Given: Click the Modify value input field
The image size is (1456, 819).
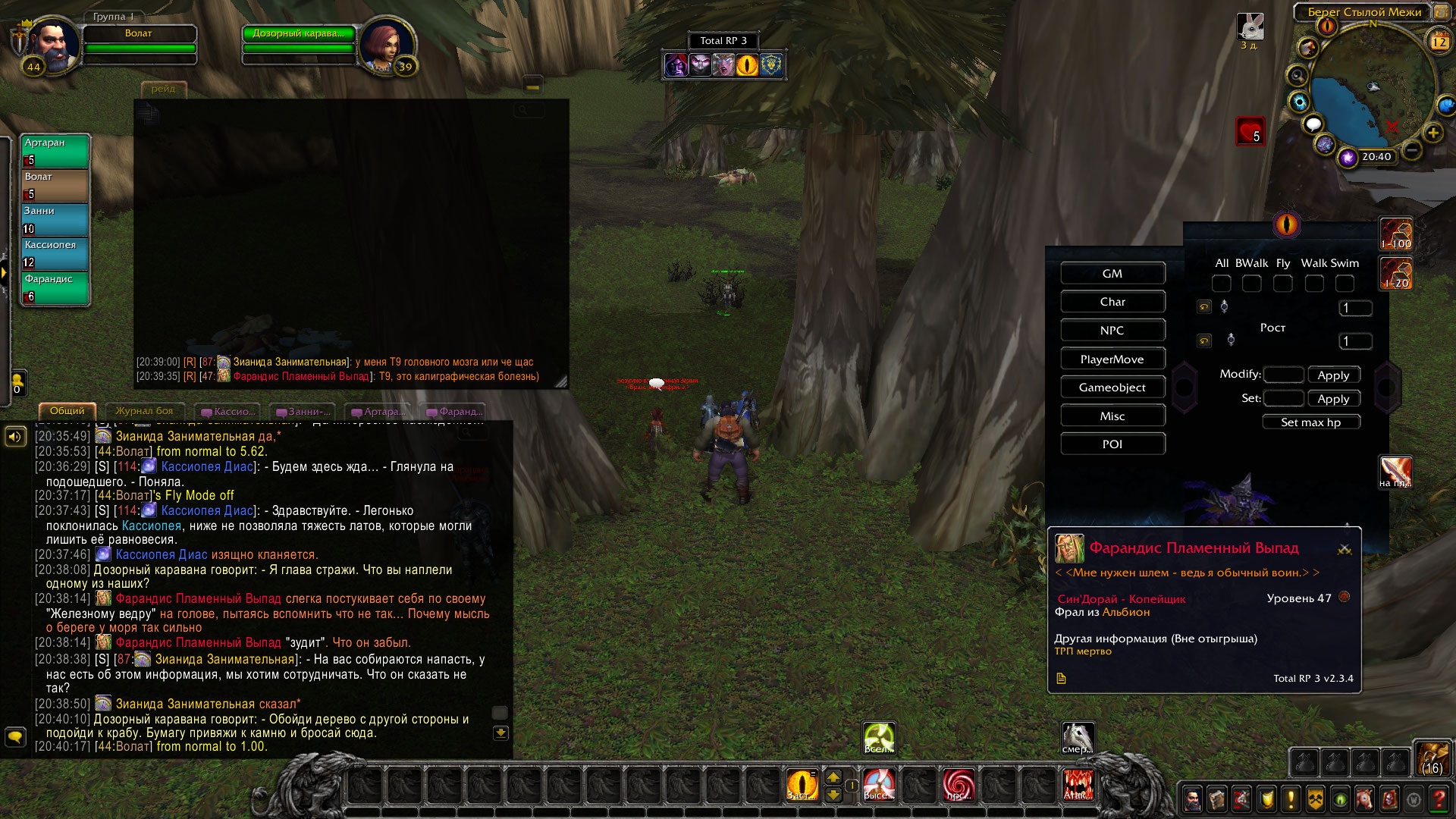Looking at the screenshot, I should 1283,375.
